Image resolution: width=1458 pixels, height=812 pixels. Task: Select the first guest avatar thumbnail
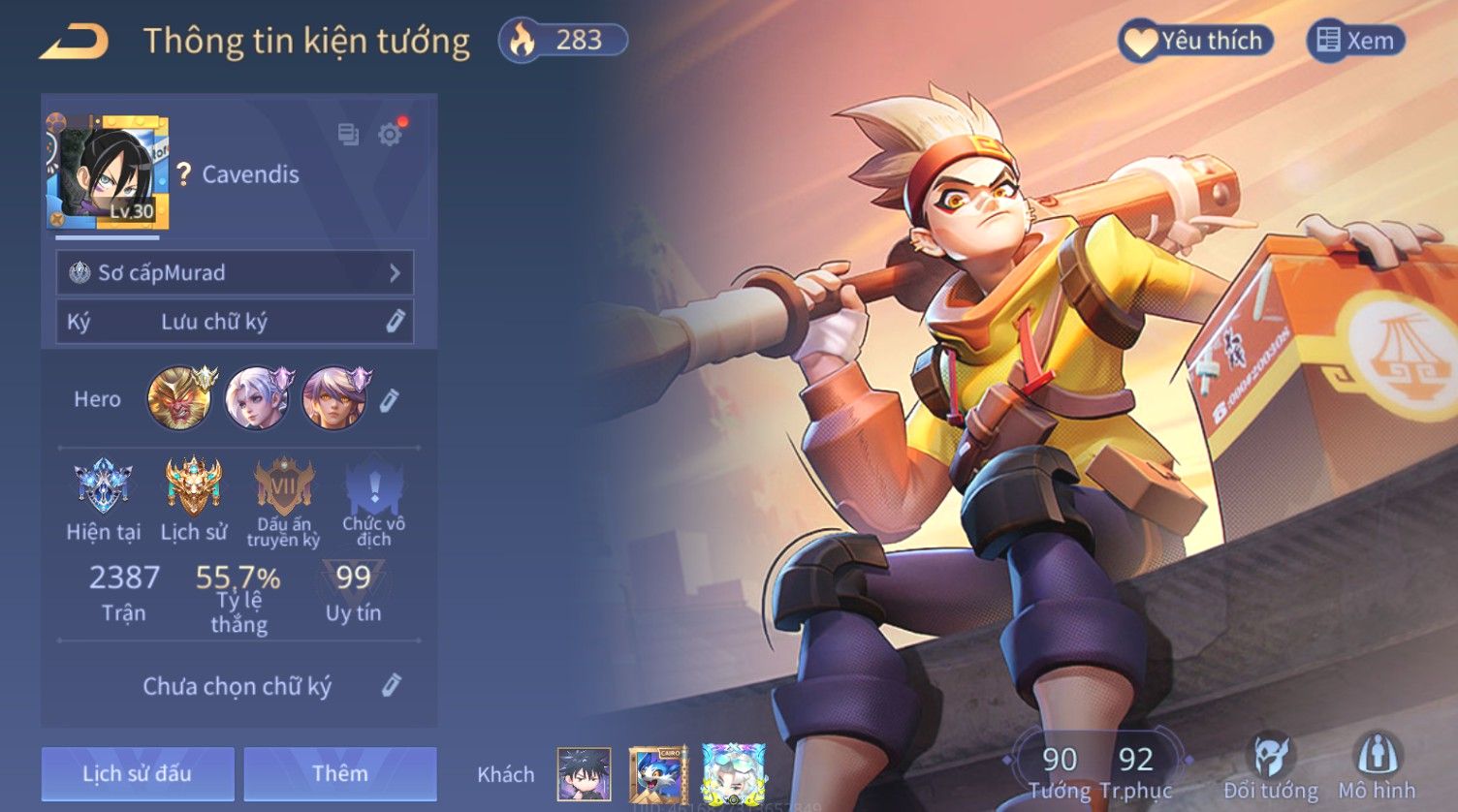[584, 773]
